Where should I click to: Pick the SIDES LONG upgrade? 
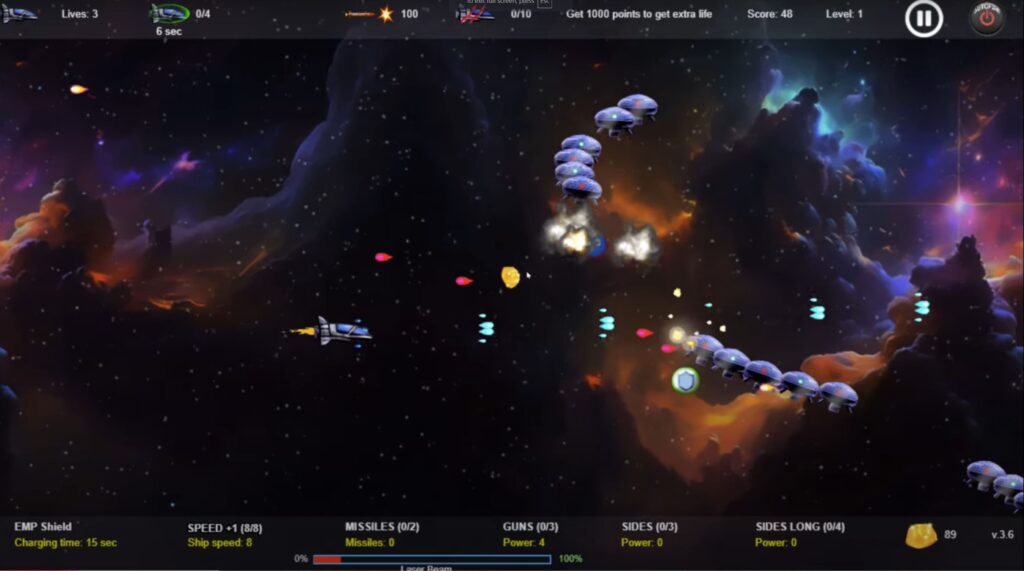tap(800, 527)
